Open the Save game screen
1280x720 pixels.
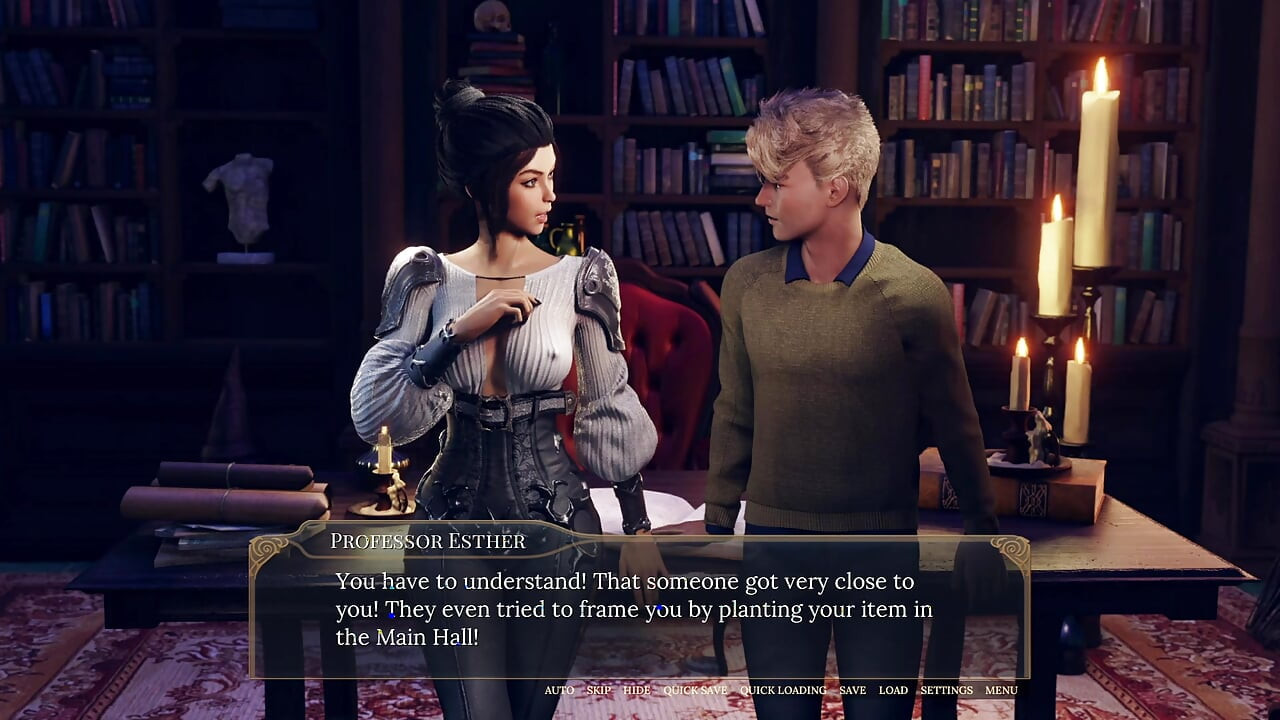(x=852, y=690)
